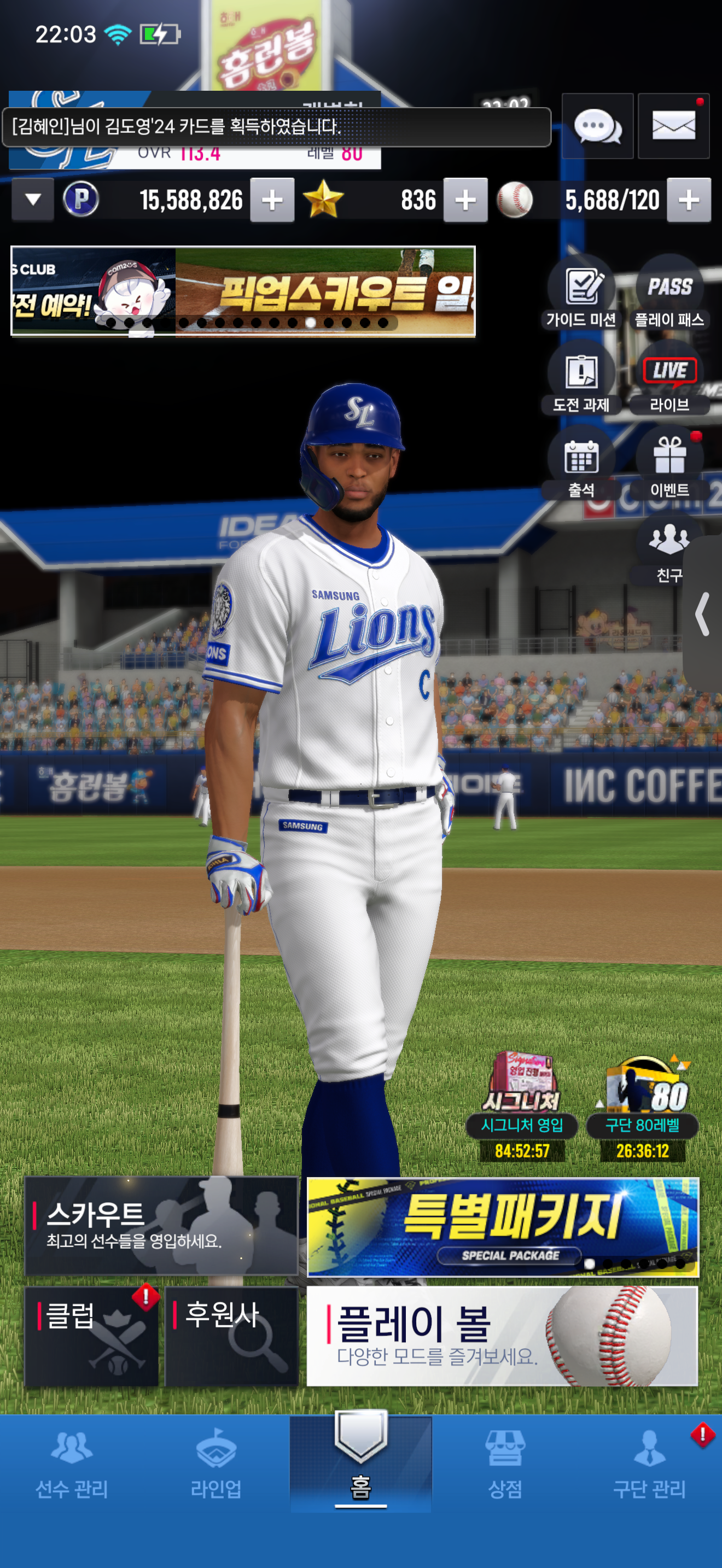
Task: Switch to the 라인업 lineup tab
Action: coord(216,1464)
